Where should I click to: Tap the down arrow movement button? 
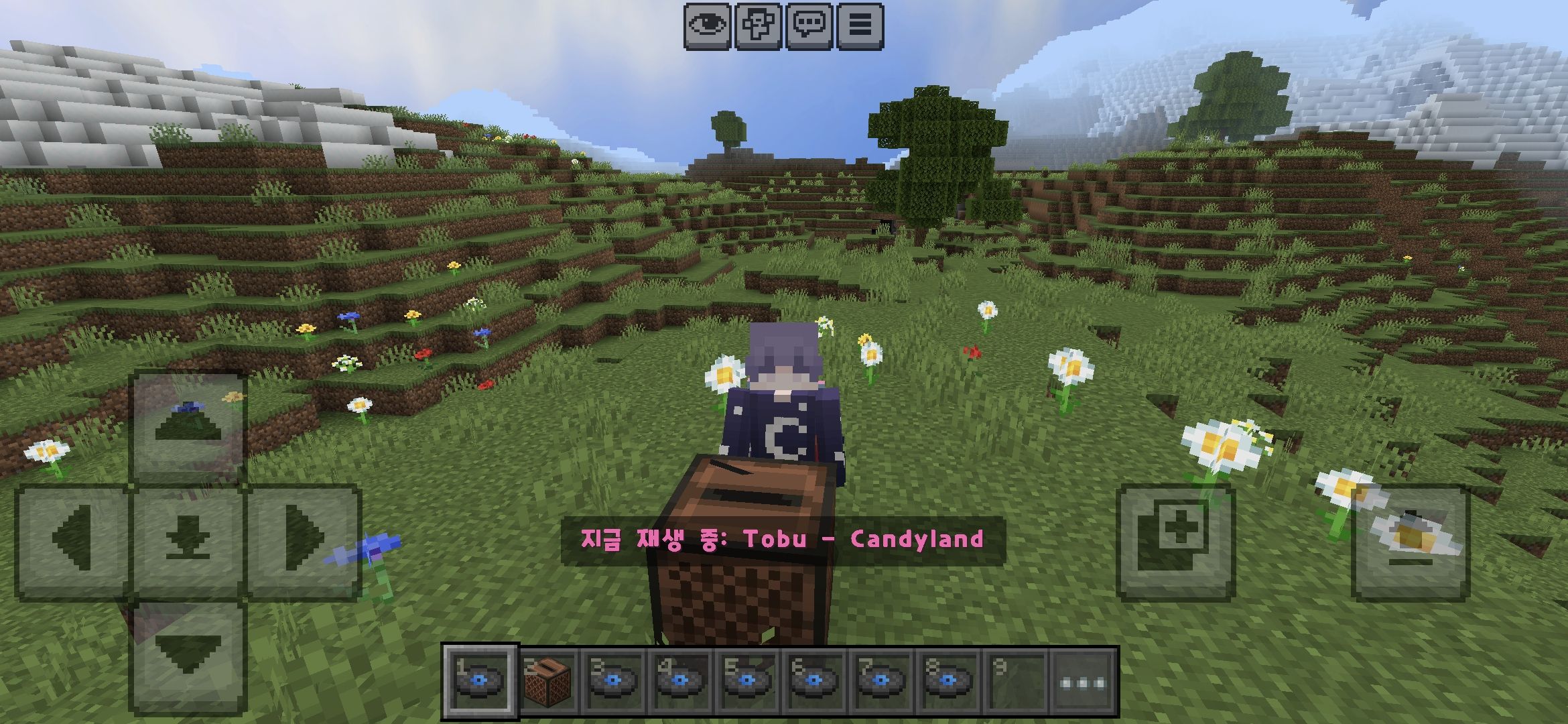coord(188,657)
